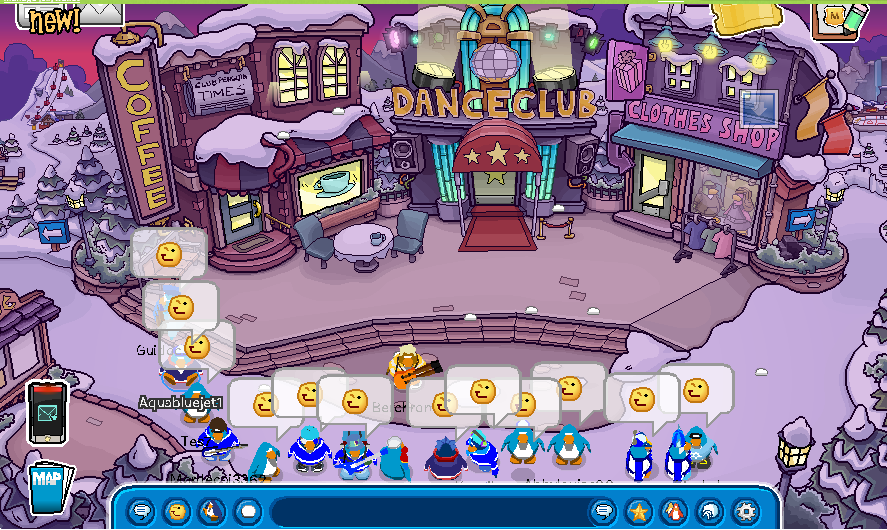Open the blue Map

point(47,485)
